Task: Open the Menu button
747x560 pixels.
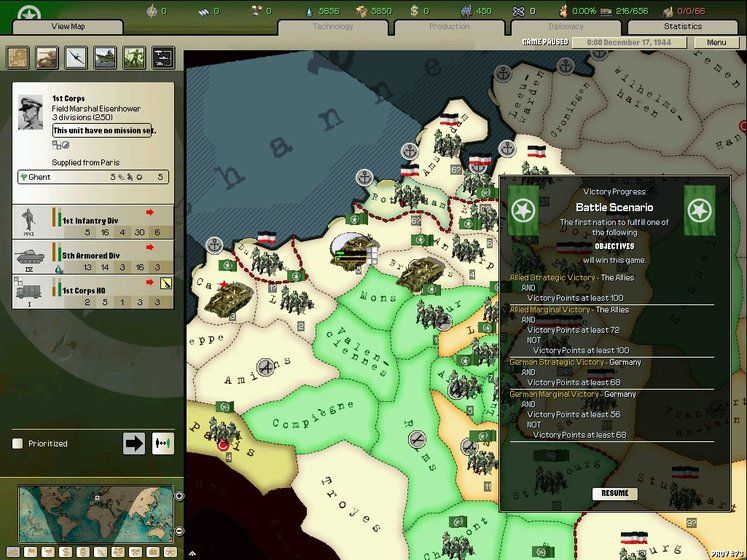Action: (716, 43)
